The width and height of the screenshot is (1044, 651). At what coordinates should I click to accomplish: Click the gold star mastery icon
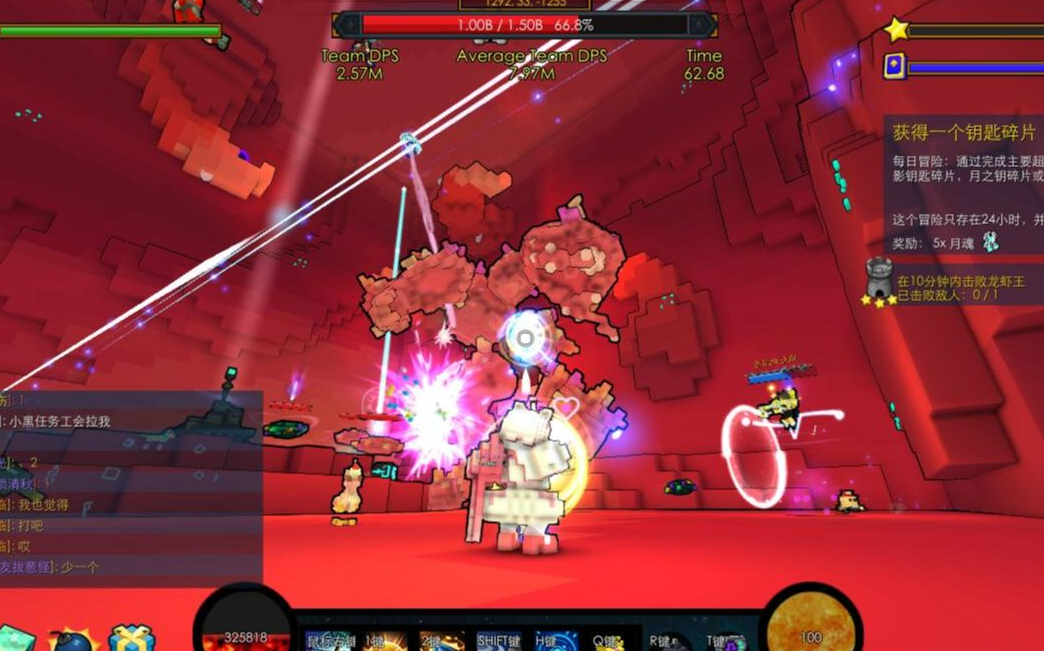[x=895, y=30]
